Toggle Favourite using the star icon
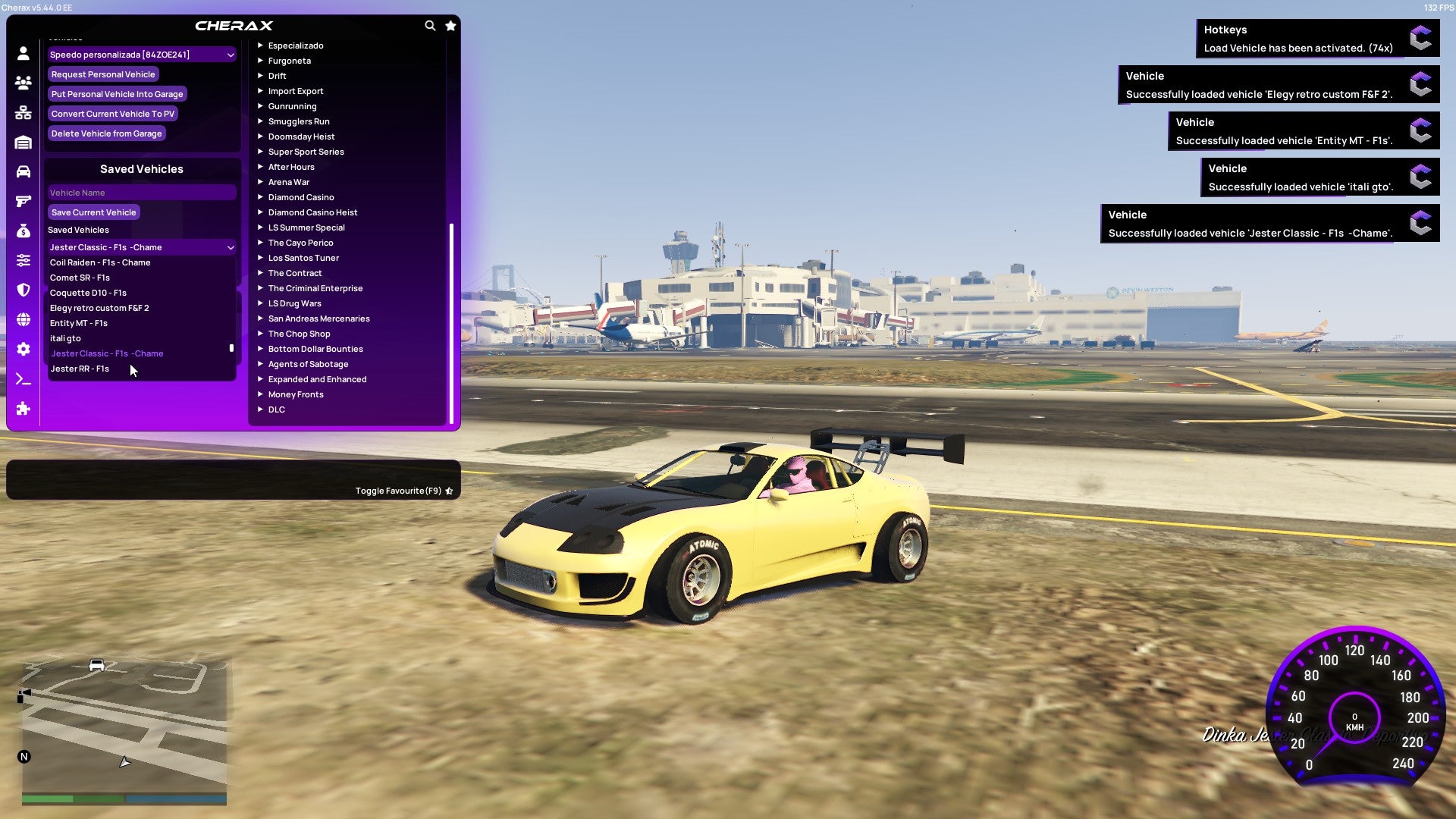Viewport: 1456px width, 819px height. coord(448,491)
